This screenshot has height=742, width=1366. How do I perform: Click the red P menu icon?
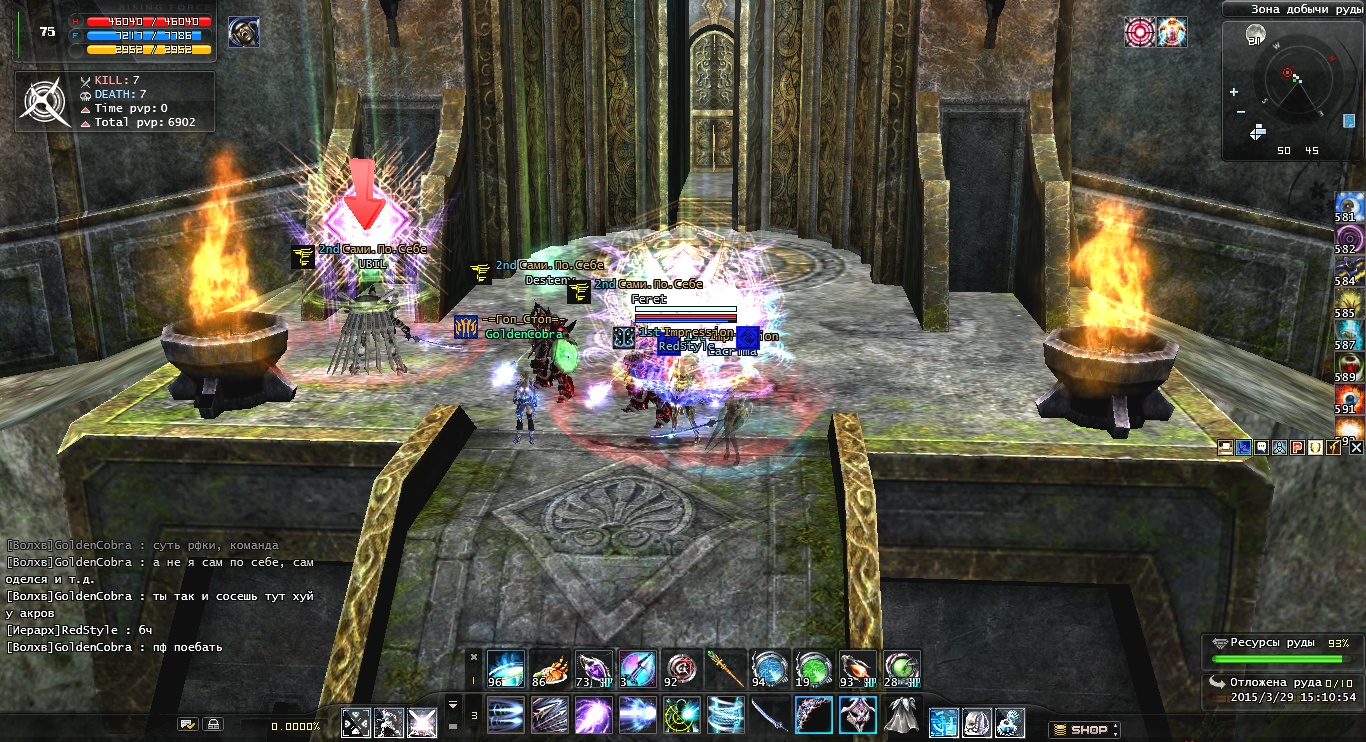pos(1296,448)
